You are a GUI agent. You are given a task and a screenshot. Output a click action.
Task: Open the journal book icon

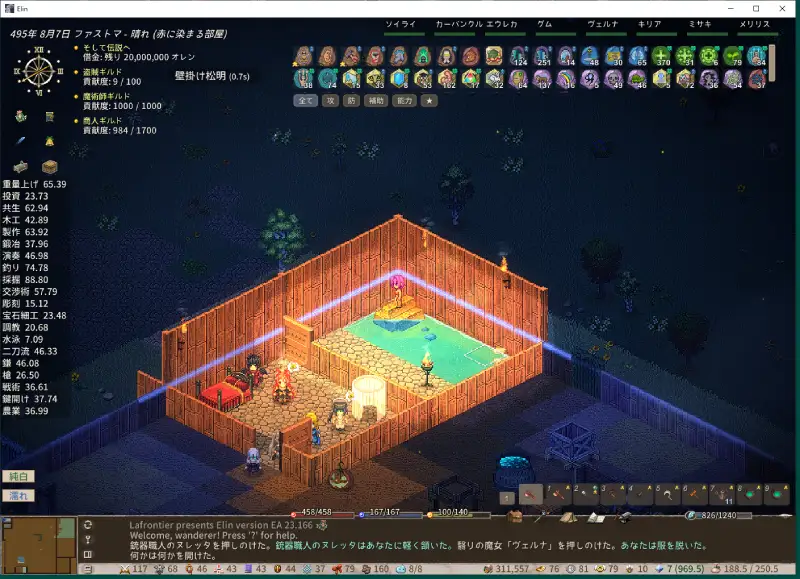597,516
